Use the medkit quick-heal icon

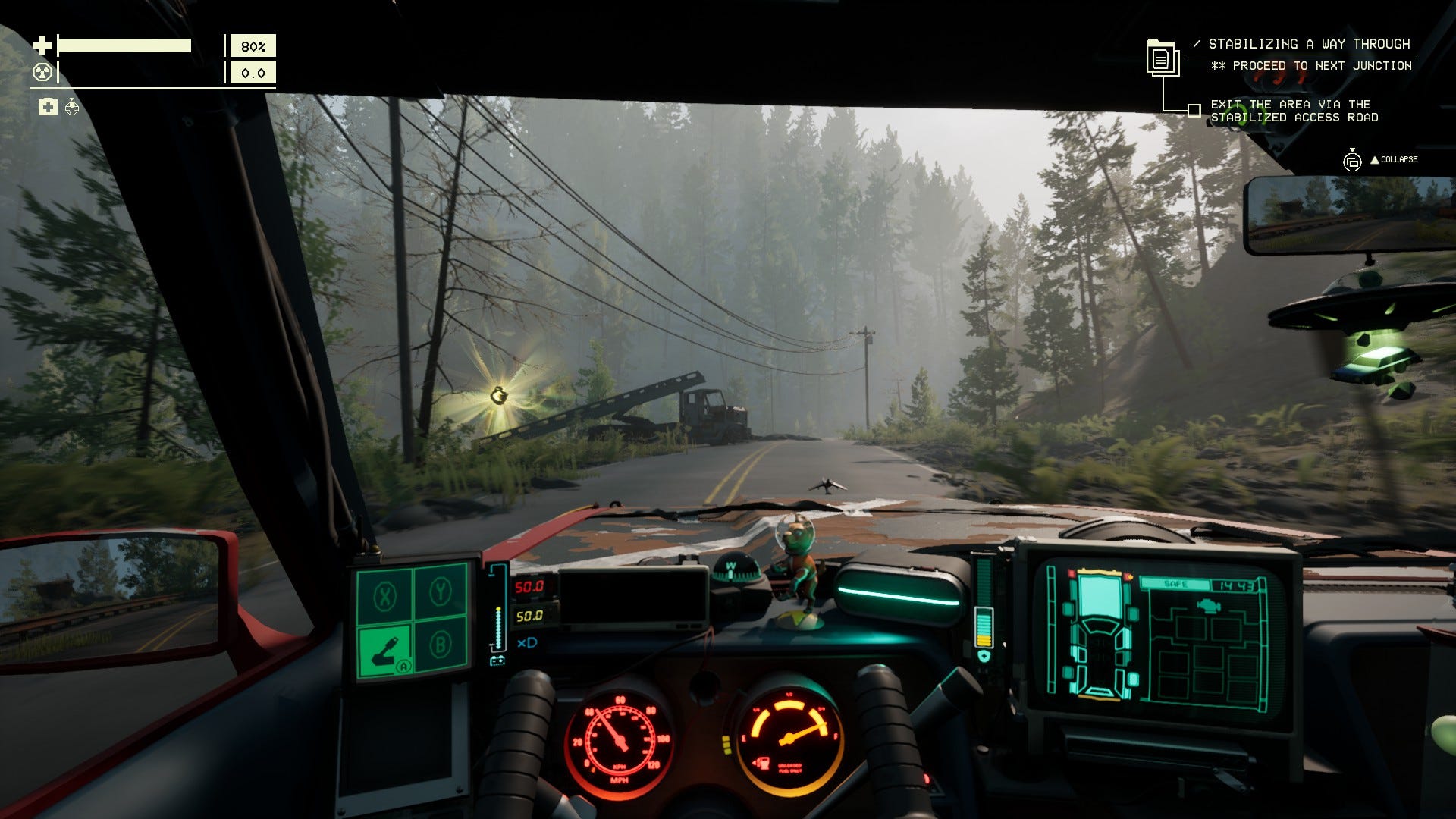tap(48, 107)
